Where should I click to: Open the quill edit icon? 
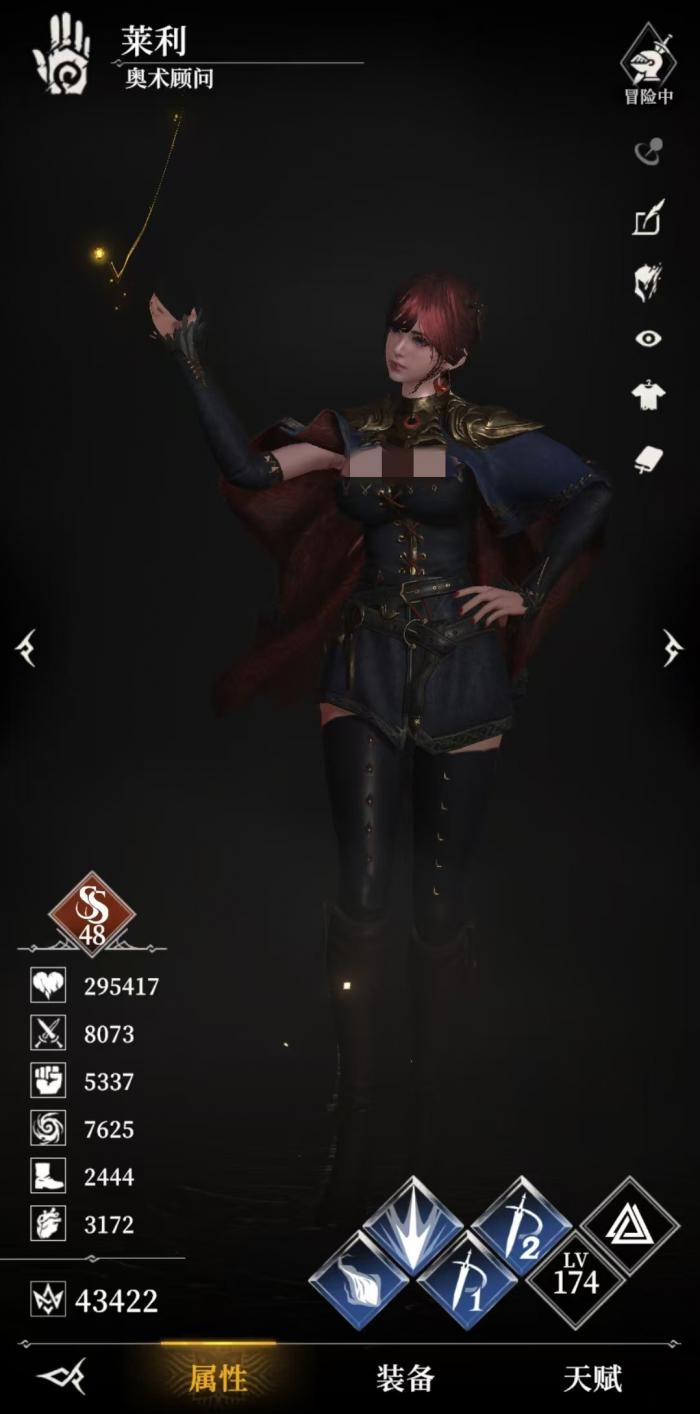point(648,218)
